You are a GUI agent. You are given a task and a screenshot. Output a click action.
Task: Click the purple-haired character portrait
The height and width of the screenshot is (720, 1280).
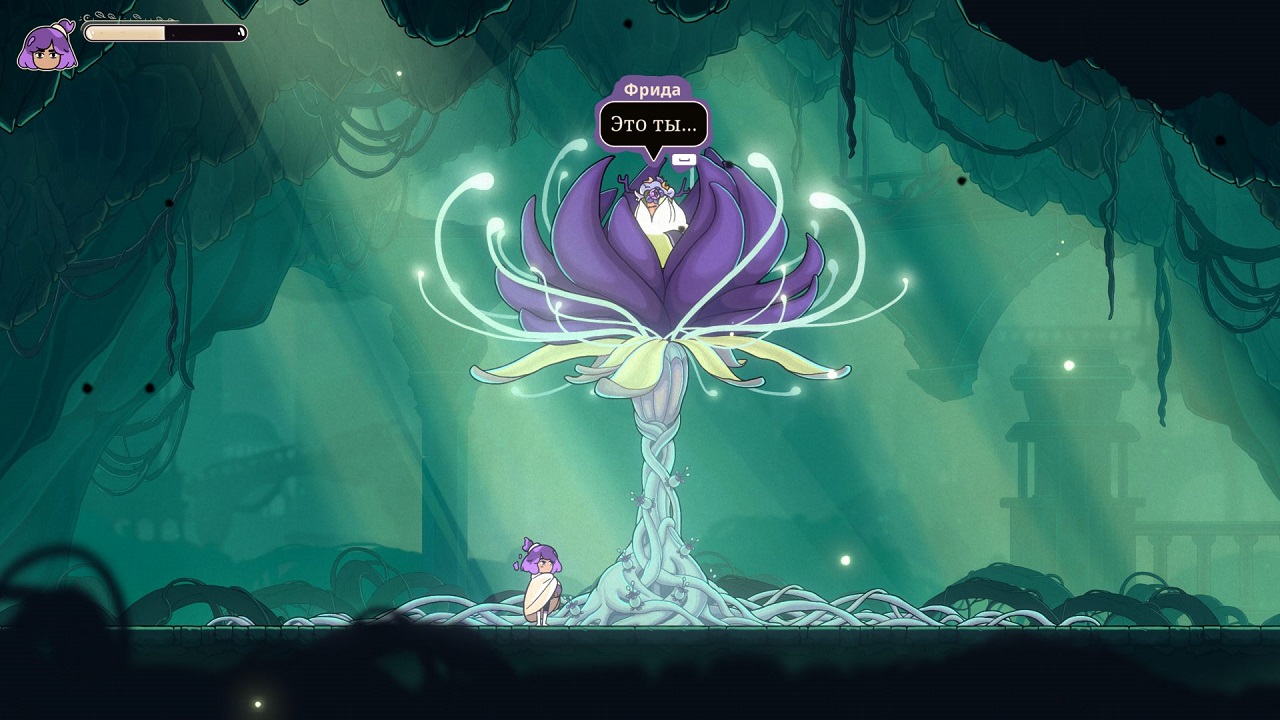click(47, 47)
